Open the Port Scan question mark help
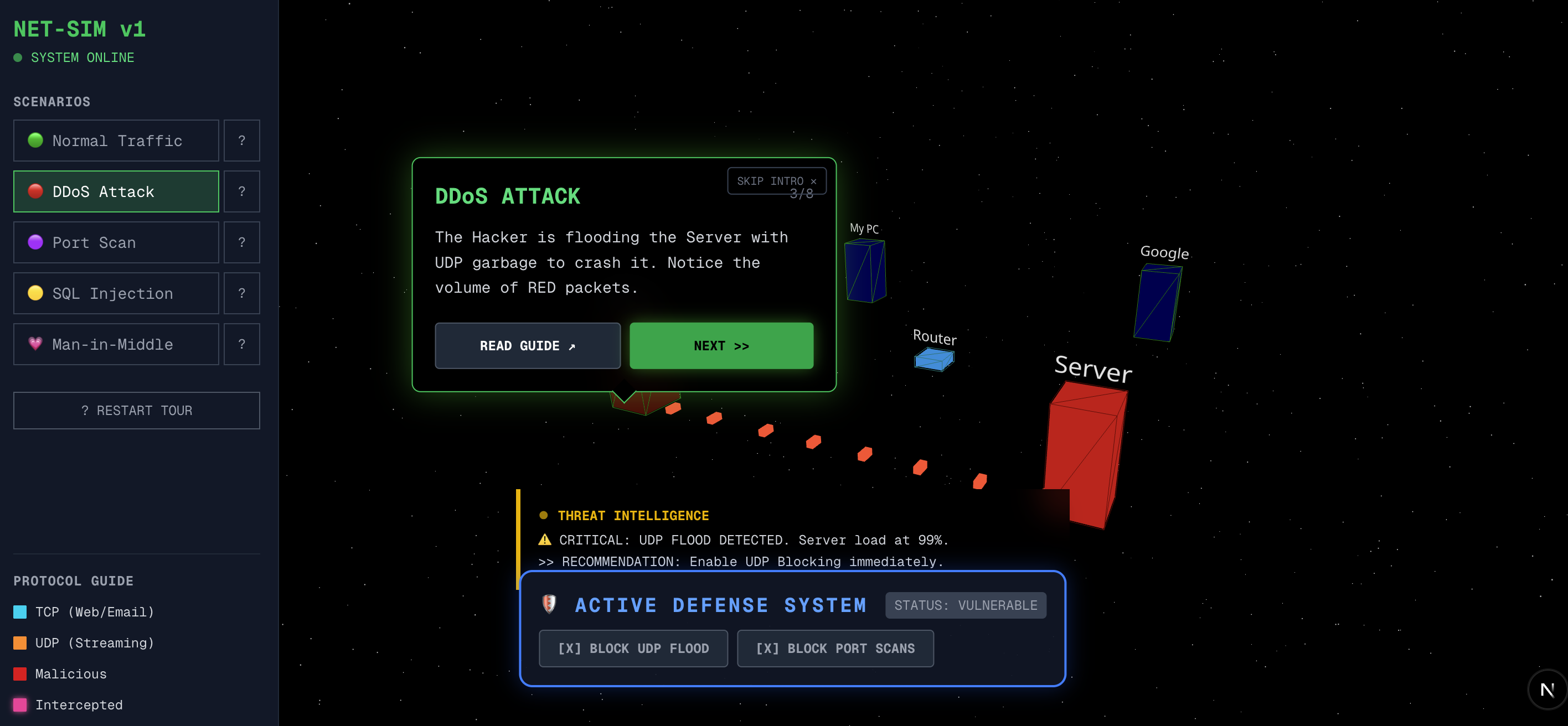 (x=241, y=242)
